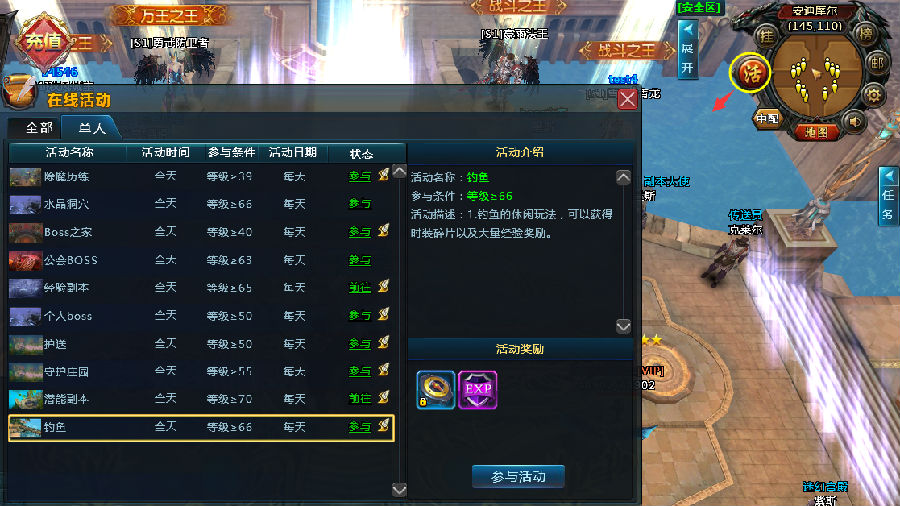Image resolution: width=900 pixels, height=506 pixels.
Task: Click the 参与活动 button
Action: tap(518, 476)
